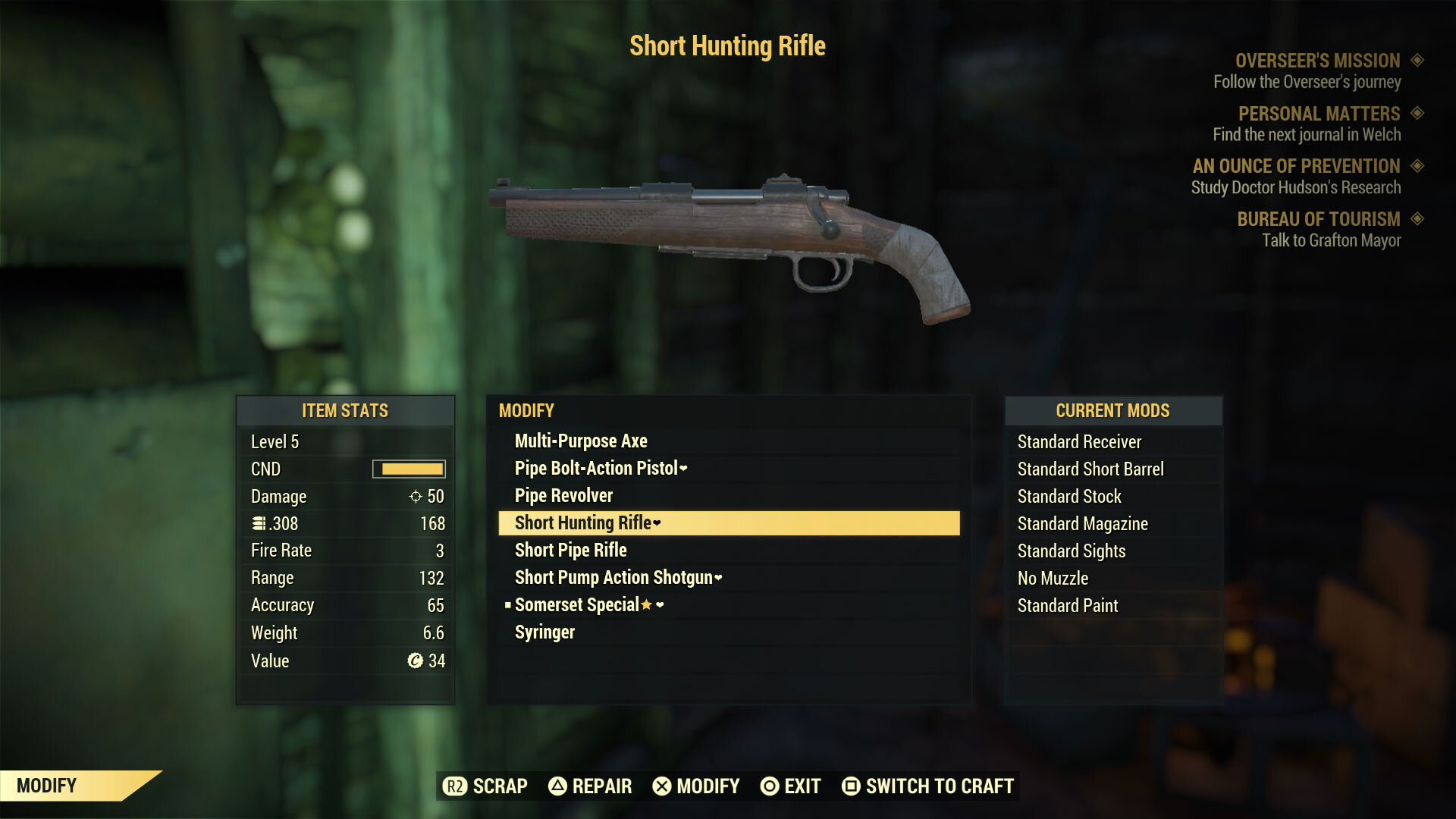Choose the Pipe Bolt-Action Pistol entry
The height and width of the screenshot is (819, 1456).
click(596, 469)
